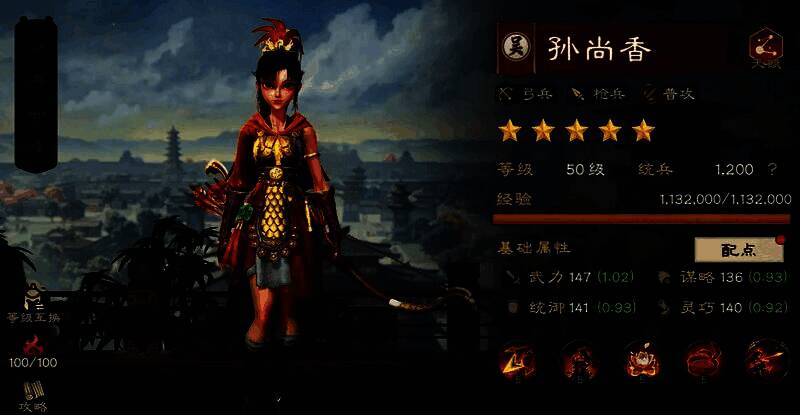
Task: Click the 普攻 normal attack tag
Action: (x=670, y=94)
